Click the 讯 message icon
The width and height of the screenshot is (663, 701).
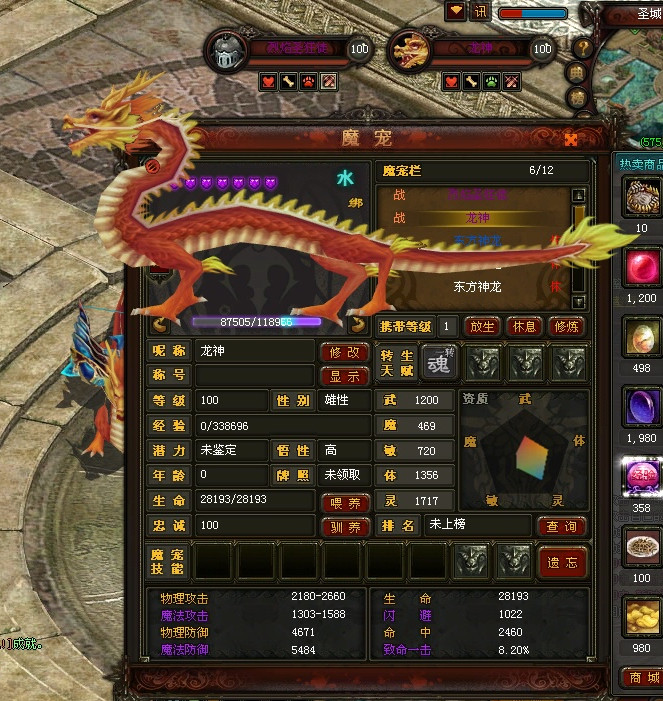pyautogui.click(x=481, y=12)
